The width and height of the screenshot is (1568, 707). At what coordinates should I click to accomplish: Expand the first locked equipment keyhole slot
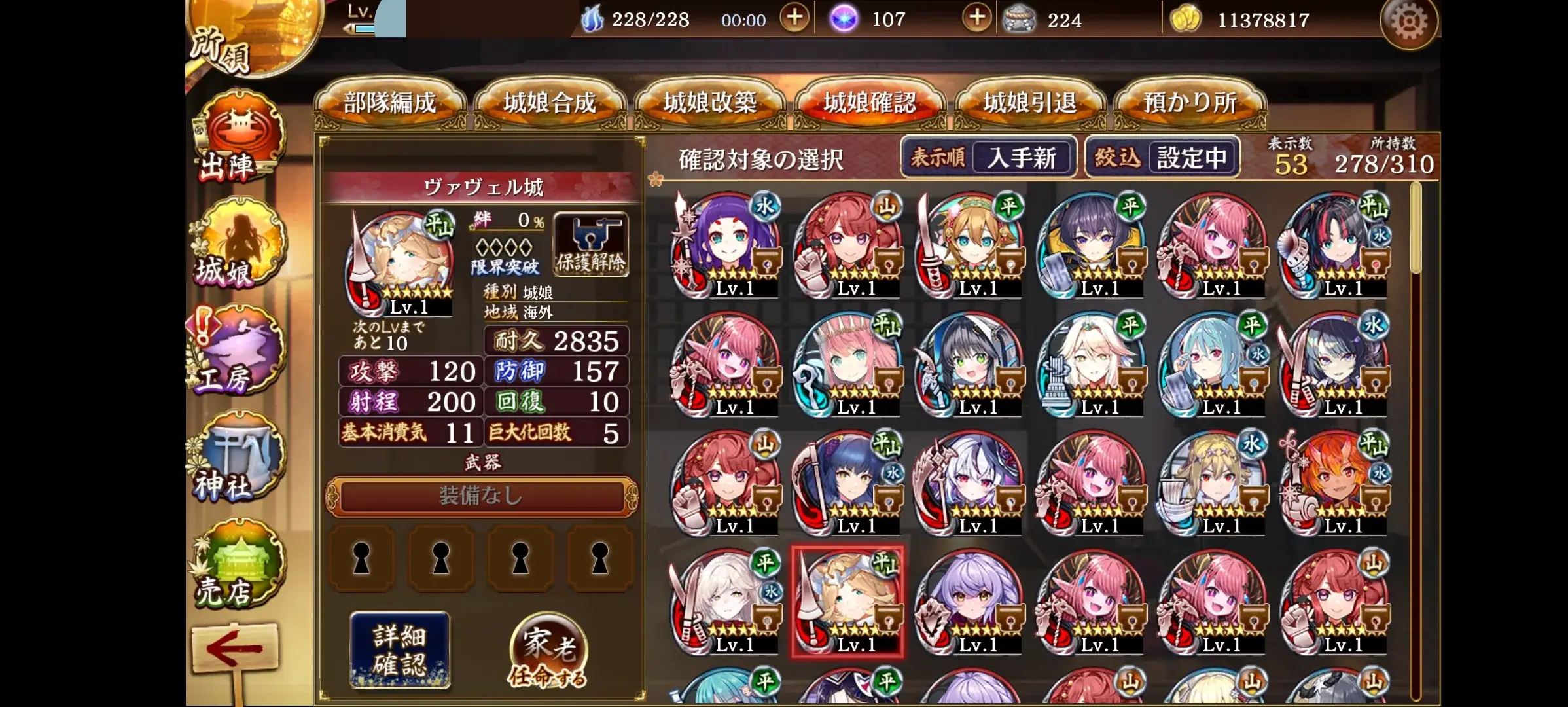pyautogui.click(x=361, y=558)
